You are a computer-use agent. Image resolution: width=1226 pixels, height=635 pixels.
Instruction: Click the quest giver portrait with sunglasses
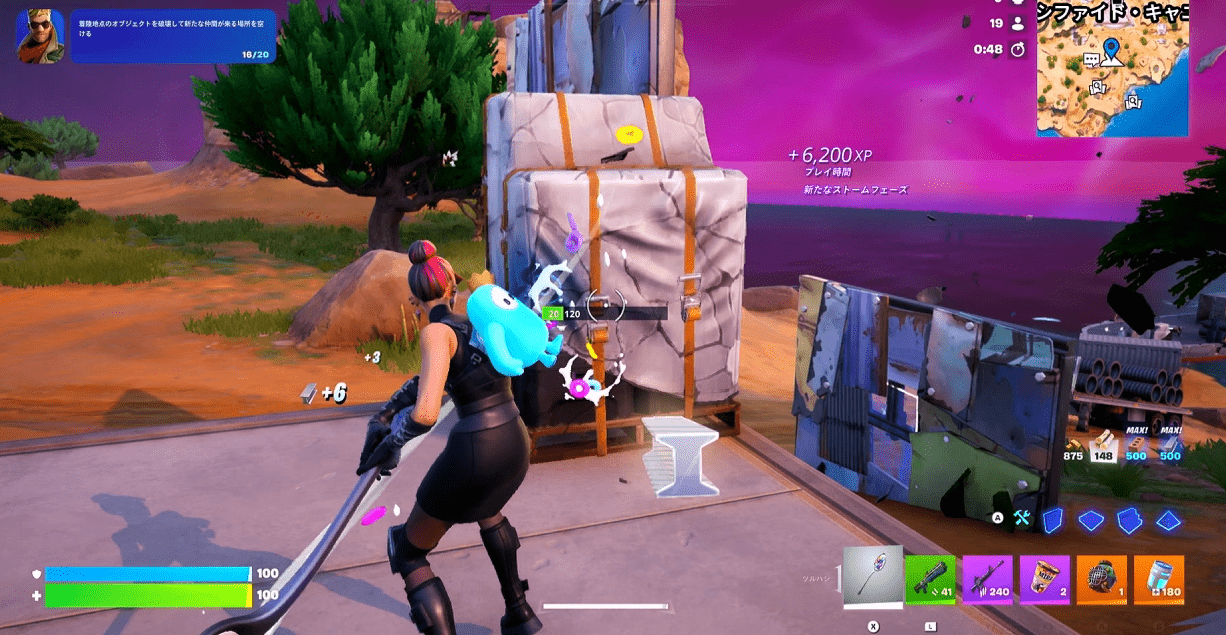point(40,36)
